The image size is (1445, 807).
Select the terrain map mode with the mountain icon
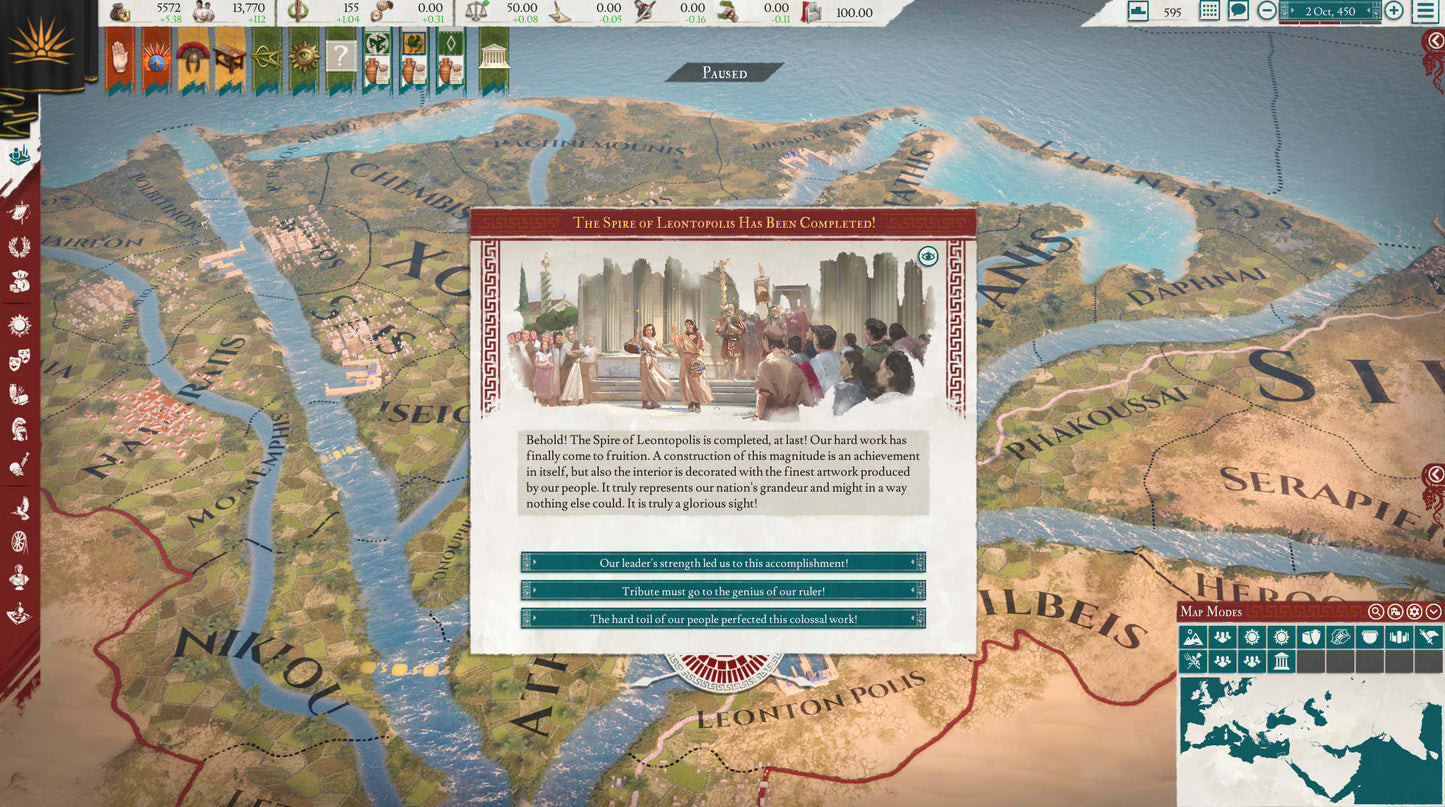click(x=1193, y=637)
